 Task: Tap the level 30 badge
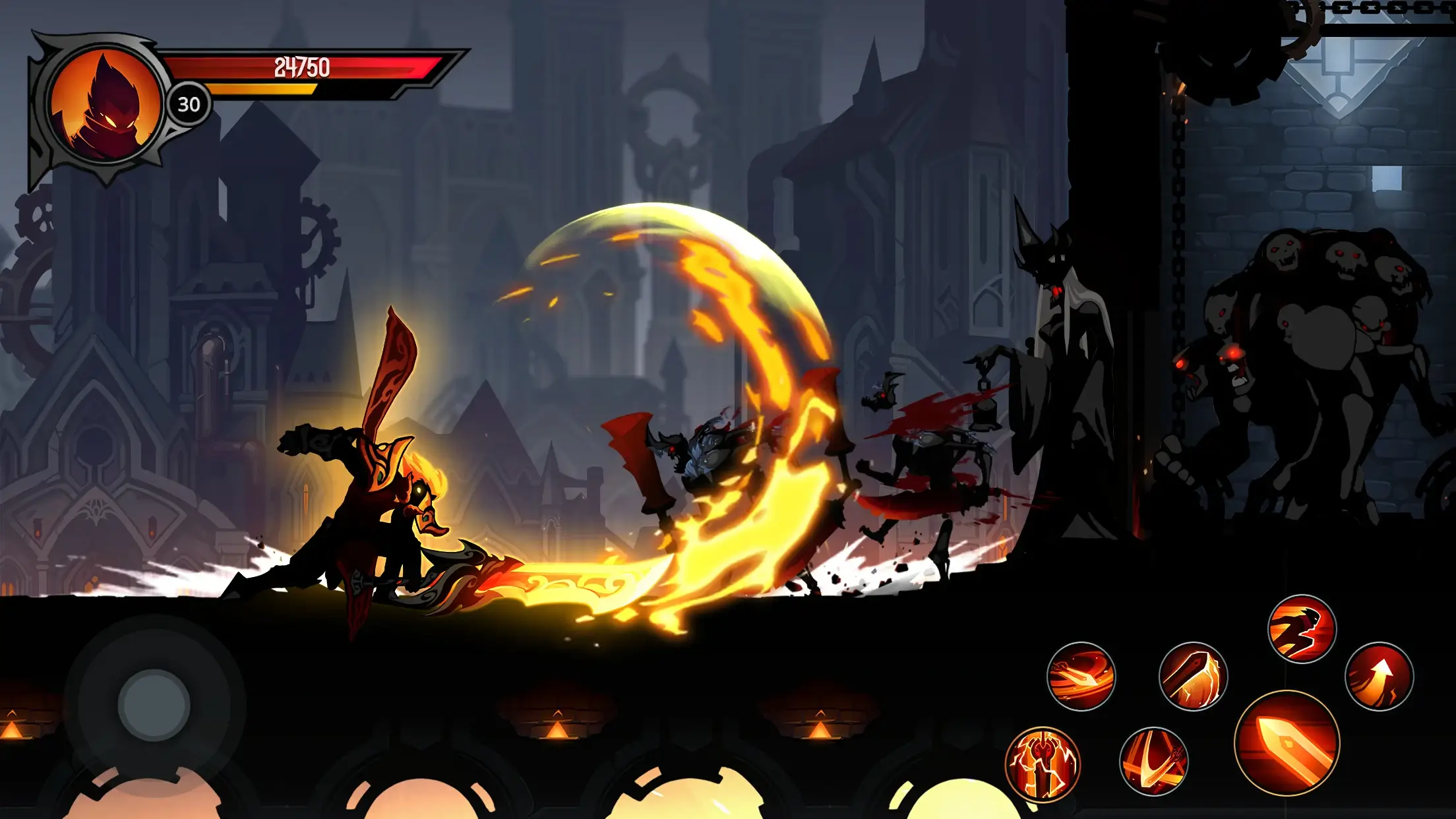189,104
